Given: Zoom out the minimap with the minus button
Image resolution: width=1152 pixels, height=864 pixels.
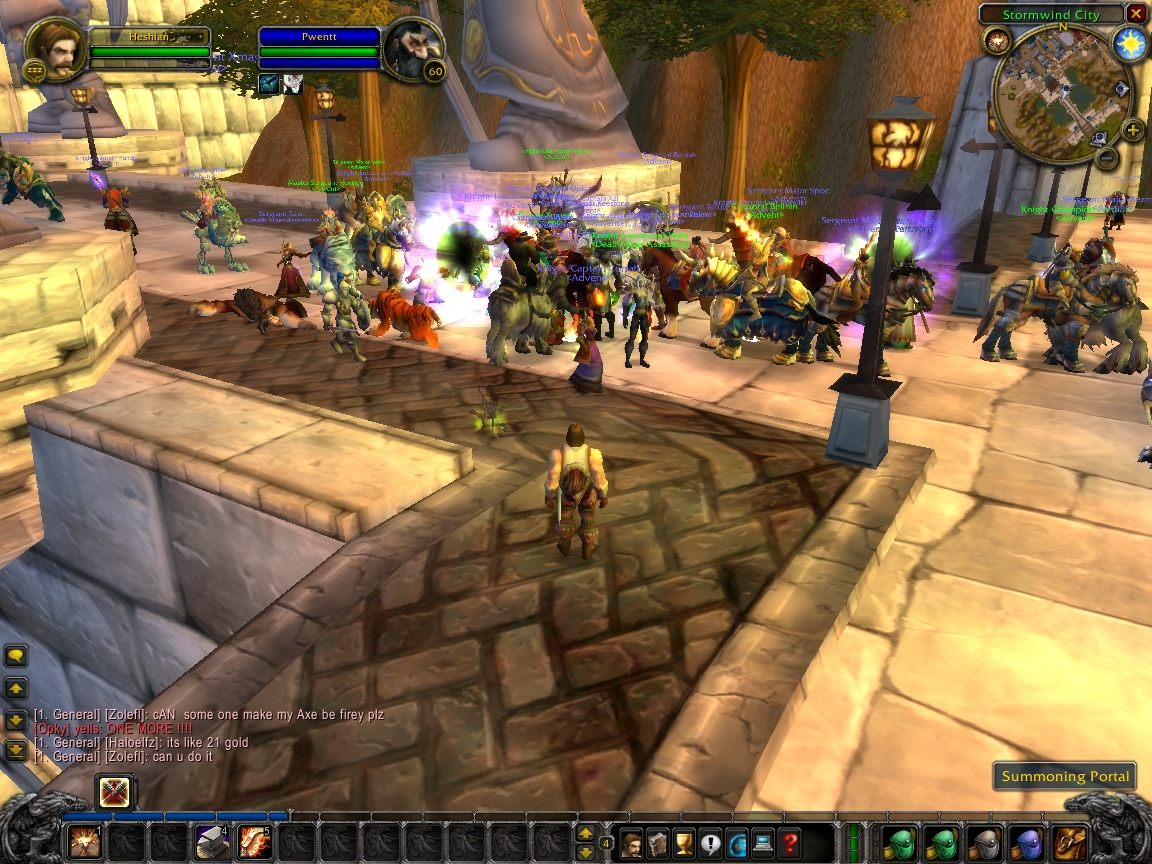Looking at the screenshot, I should point(1106,156).
